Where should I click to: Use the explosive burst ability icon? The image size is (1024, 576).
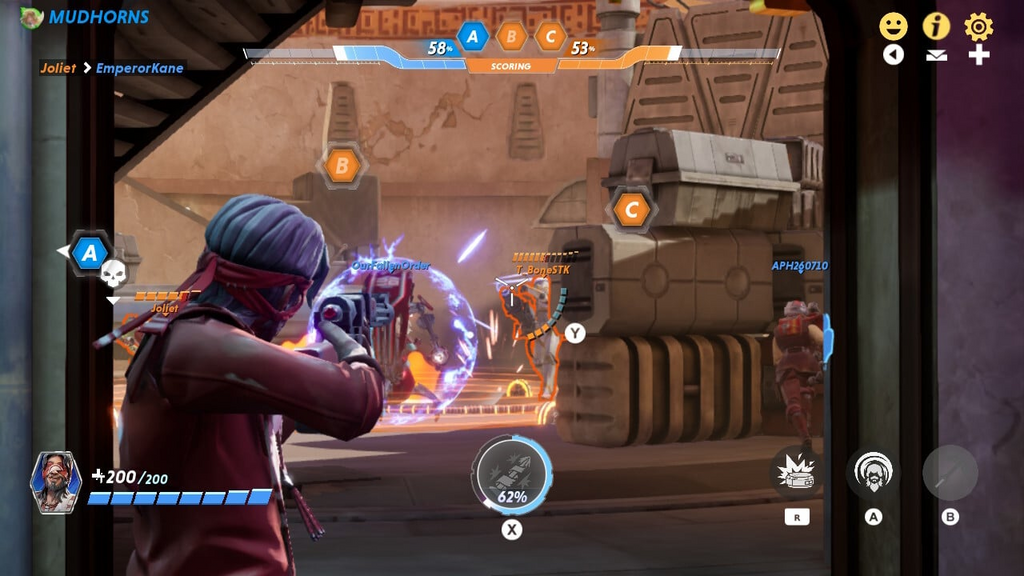pos(797,472)
